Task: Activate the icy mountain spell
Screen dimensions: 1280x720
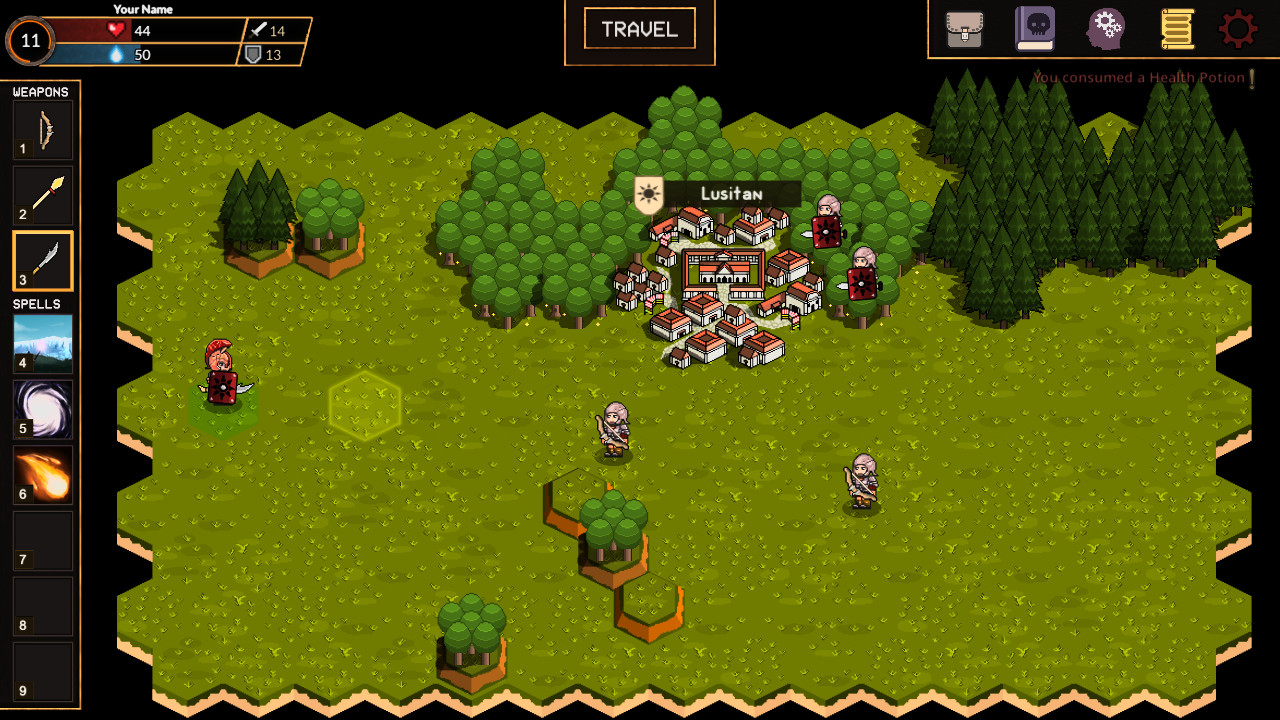Action: coord(43,343)
